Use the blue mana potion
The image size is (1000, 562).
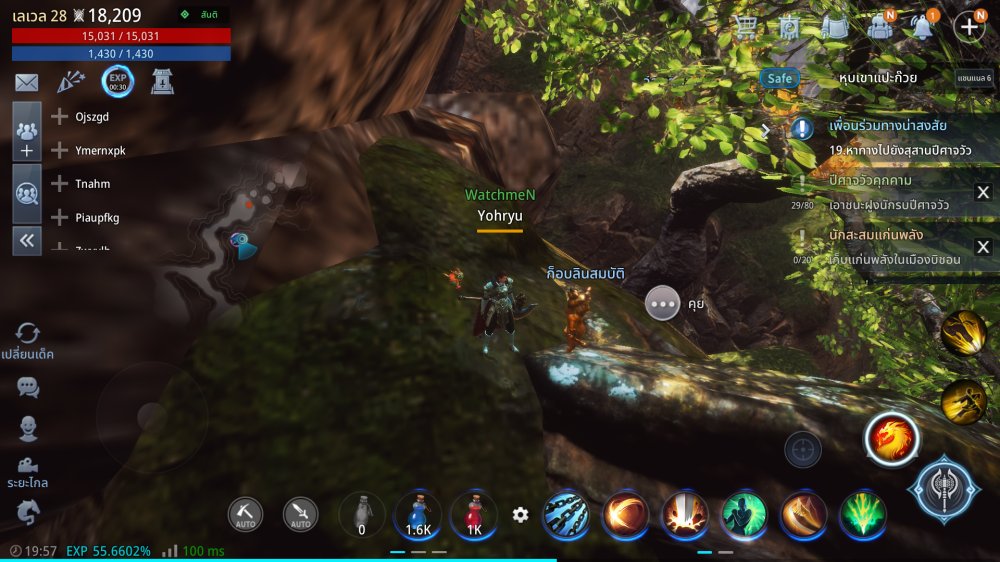coord(418,515)
